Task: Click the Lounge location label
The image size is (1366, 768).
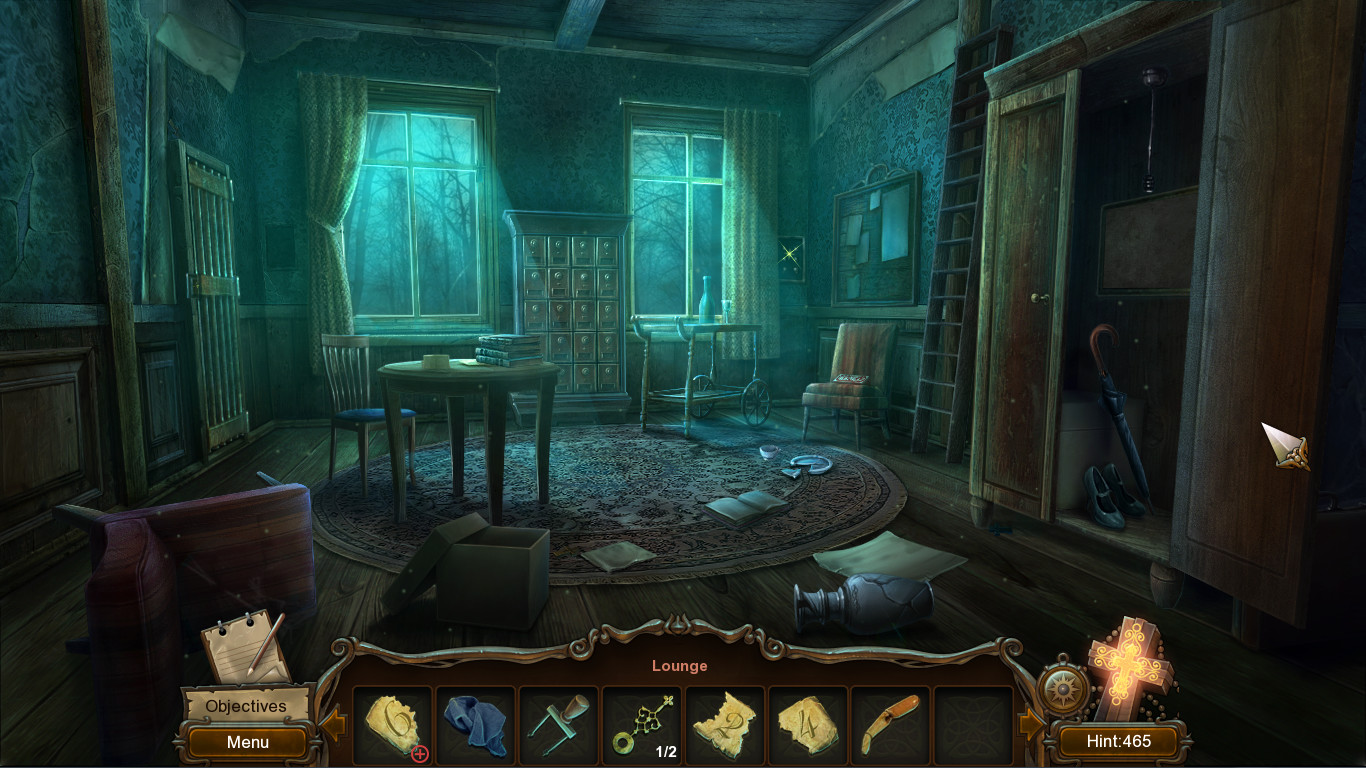Action: pos(680,665)
